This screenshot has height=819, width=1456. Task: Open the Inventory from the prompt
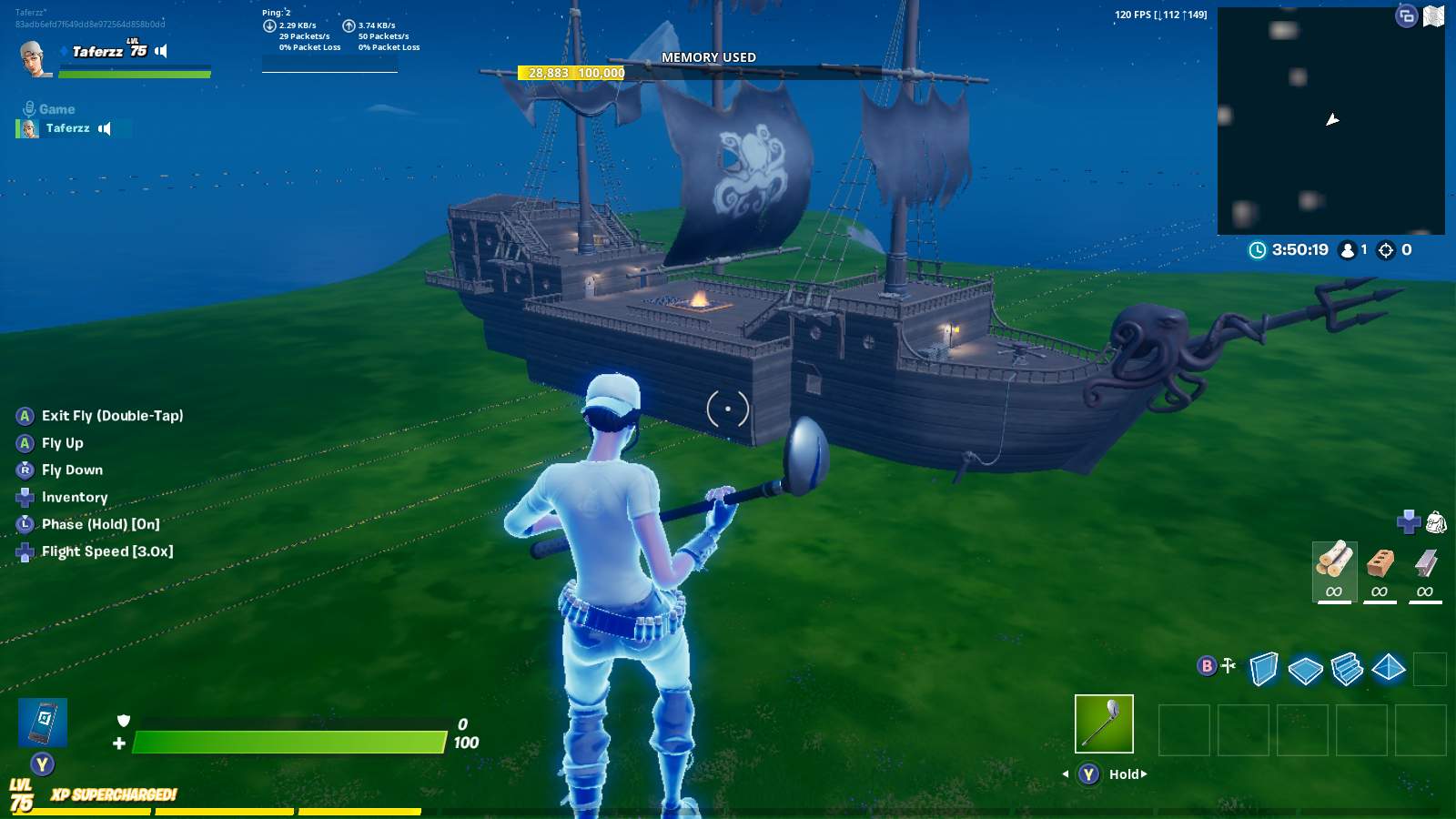pos(75,497)
